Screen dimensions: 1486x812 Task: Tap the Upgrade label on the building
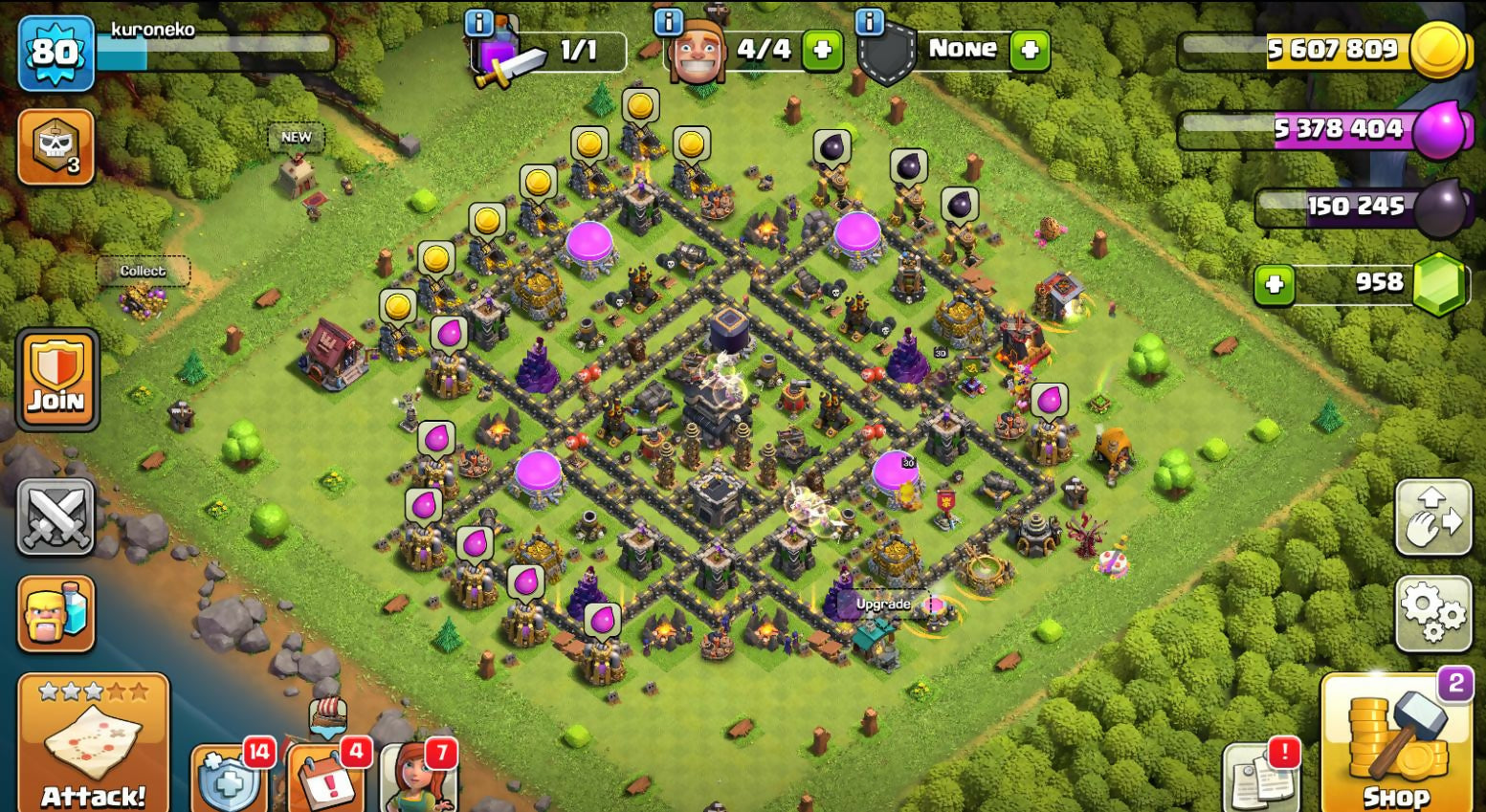pyautogui.click(x=883, y=604)
